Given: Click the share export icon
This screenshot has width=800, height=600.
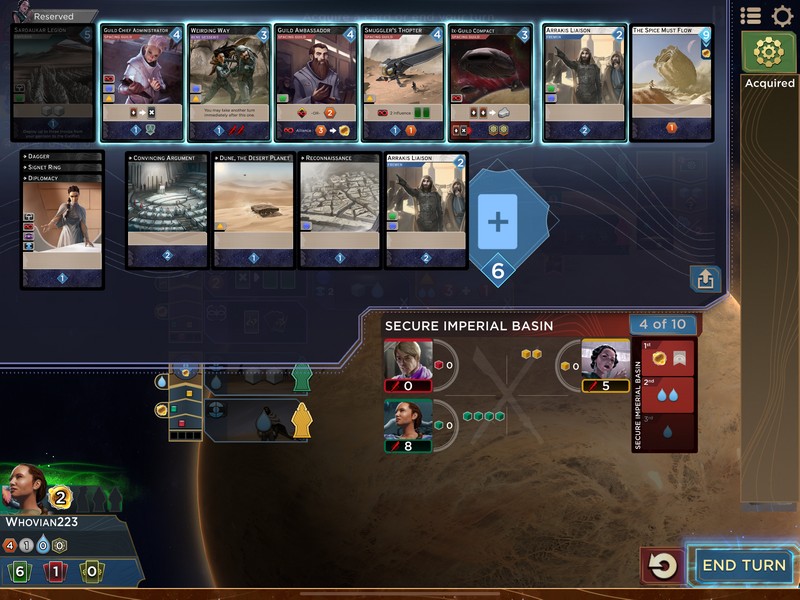Looking at the screenshot, I should [x=705, y=279].
